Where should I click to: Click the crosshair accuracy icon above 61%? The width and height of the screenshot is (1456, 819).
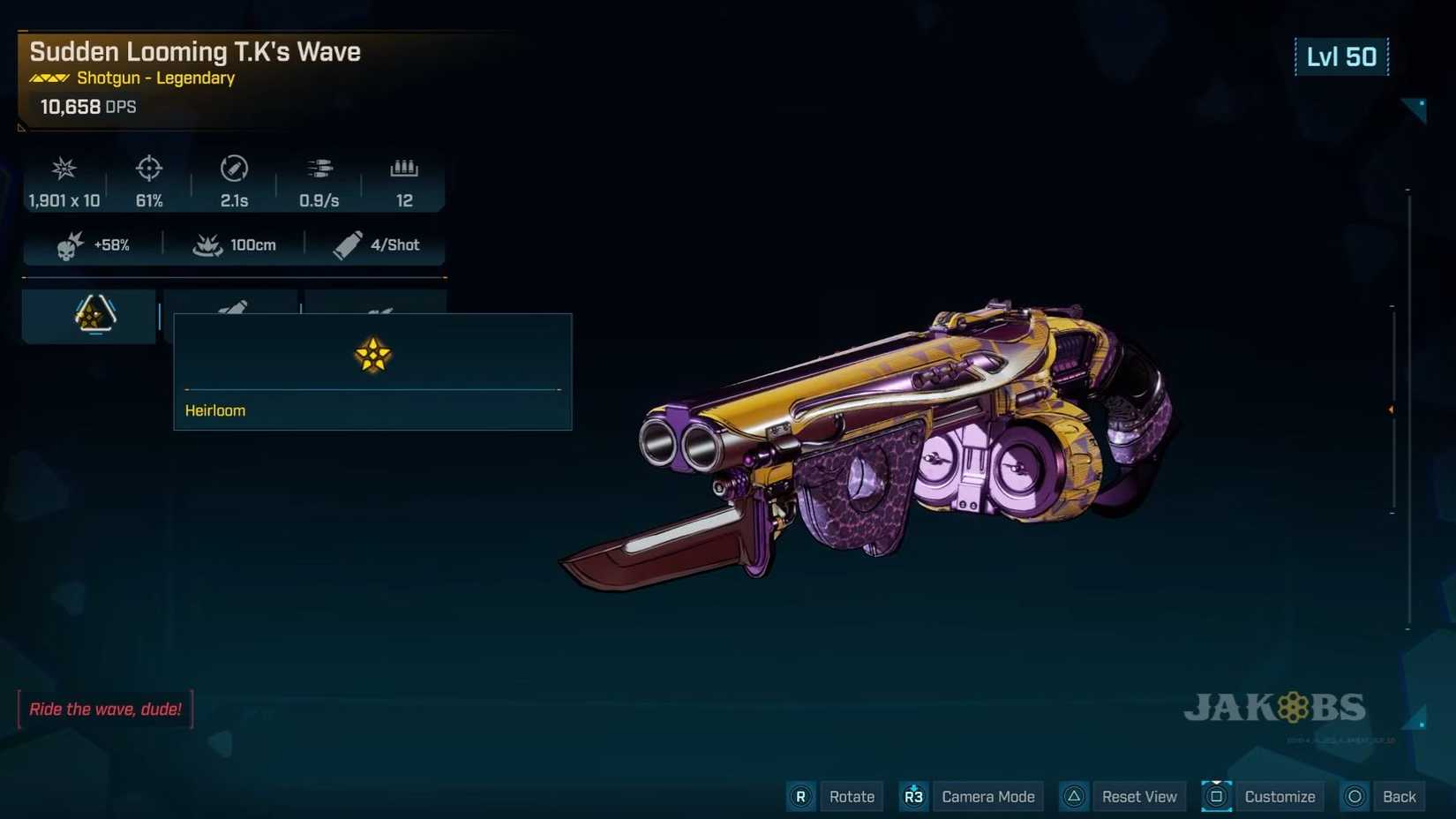(x=148, y=169)
